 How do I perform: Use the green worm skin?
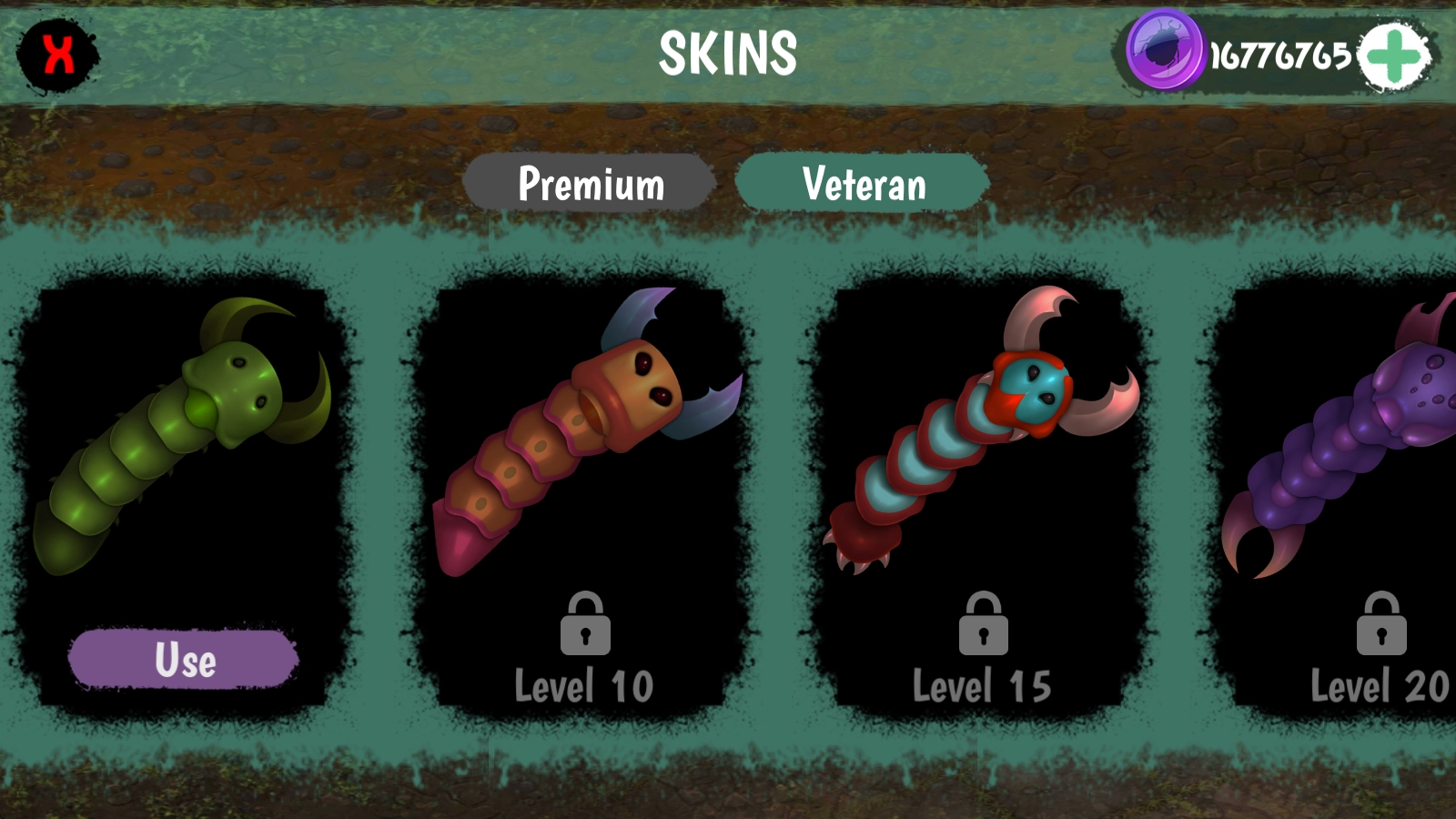184,659
